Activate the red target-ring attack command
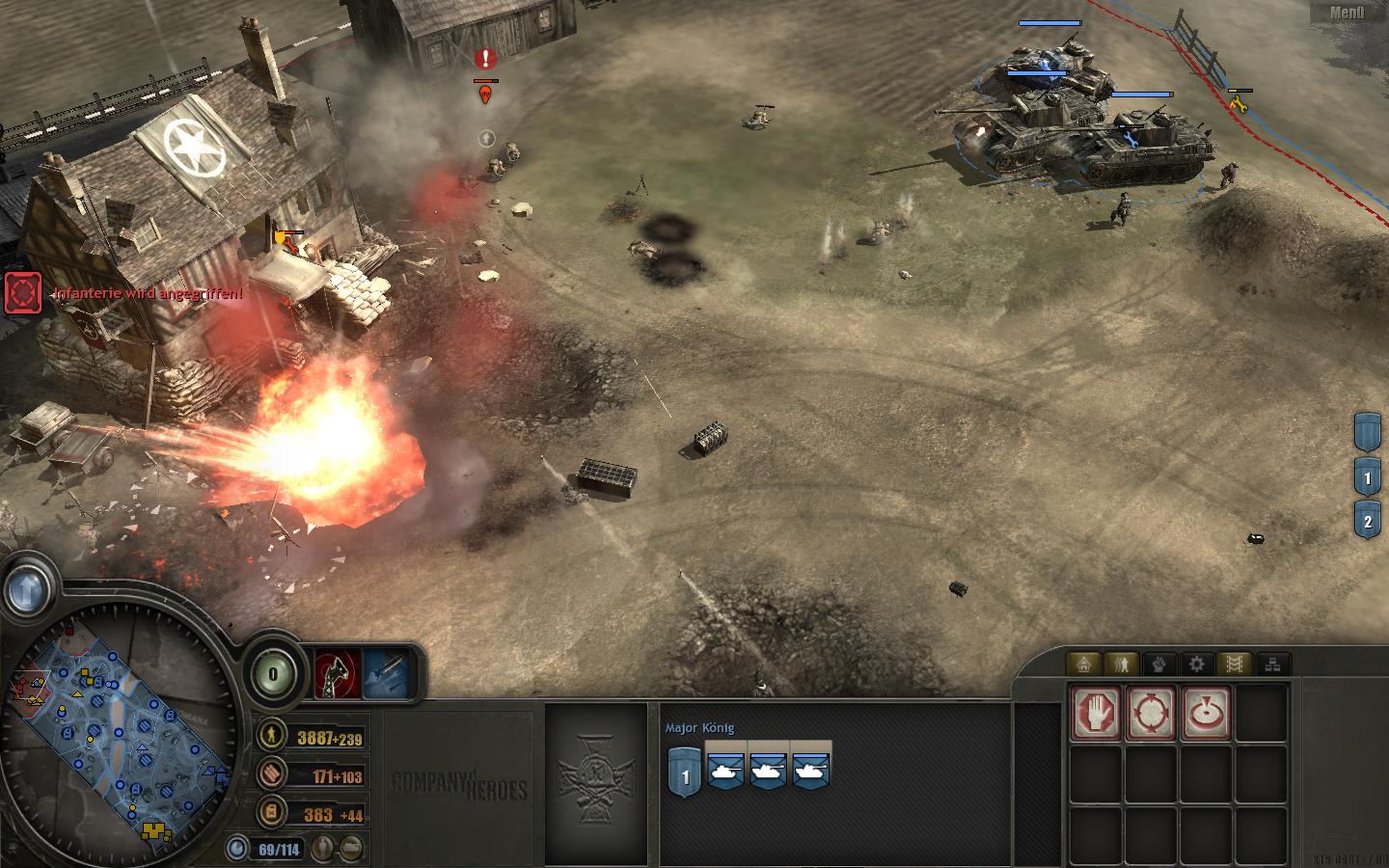Viewport: 1389px width, 868px height. 1206,714
